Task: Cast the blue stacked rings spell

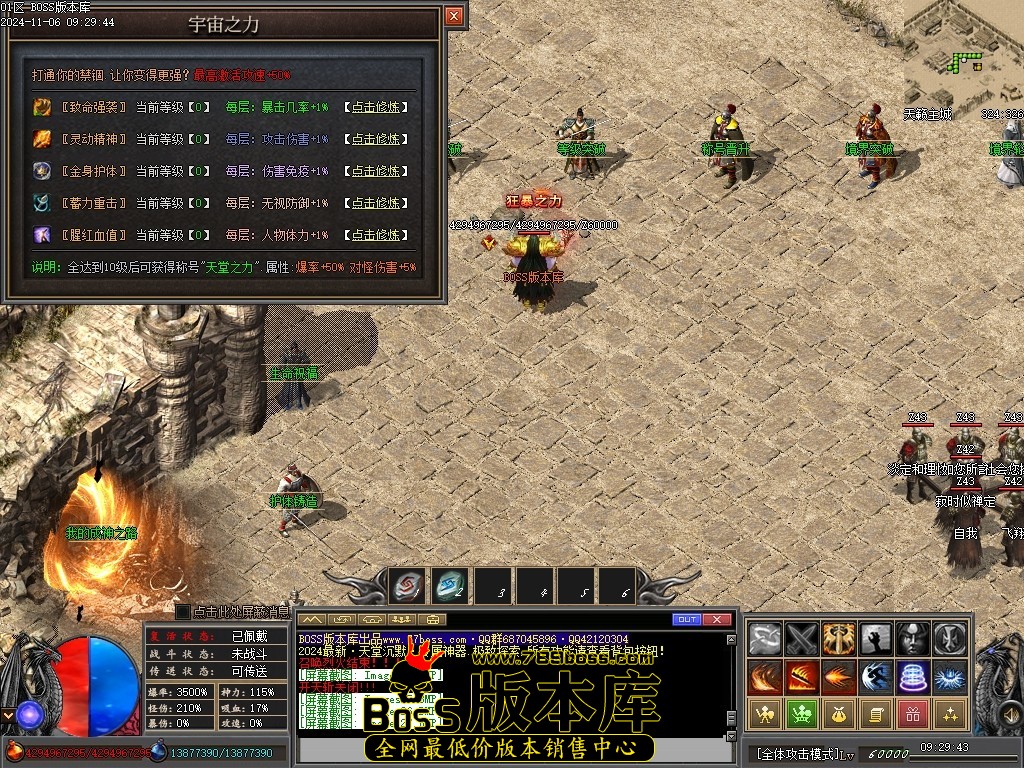Action: tap(913, 677)
